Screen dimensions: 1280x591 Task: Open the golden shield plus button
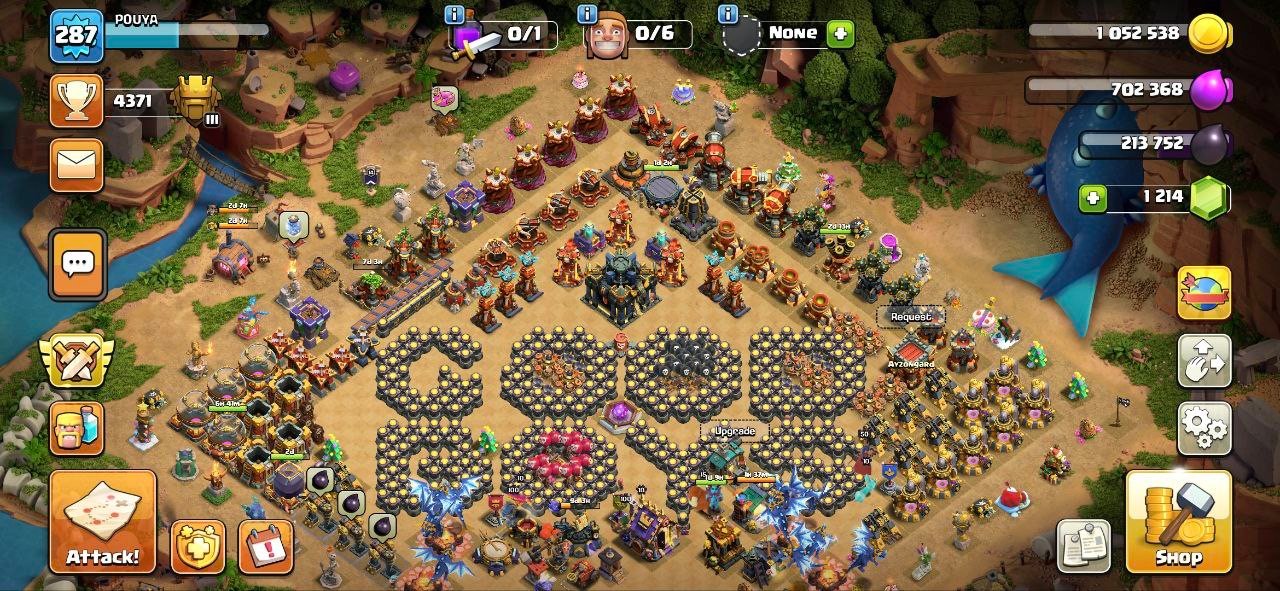pos(197,546)
